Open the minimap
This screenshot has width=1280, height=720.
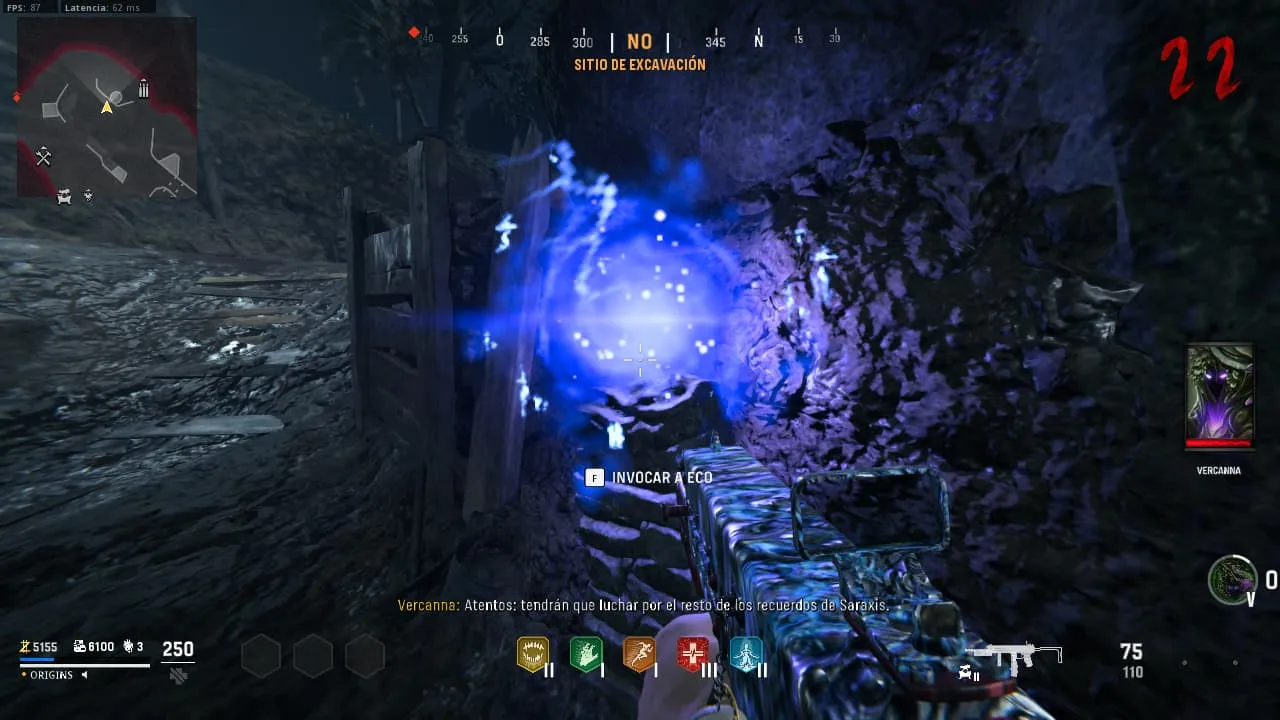point(107,108)
